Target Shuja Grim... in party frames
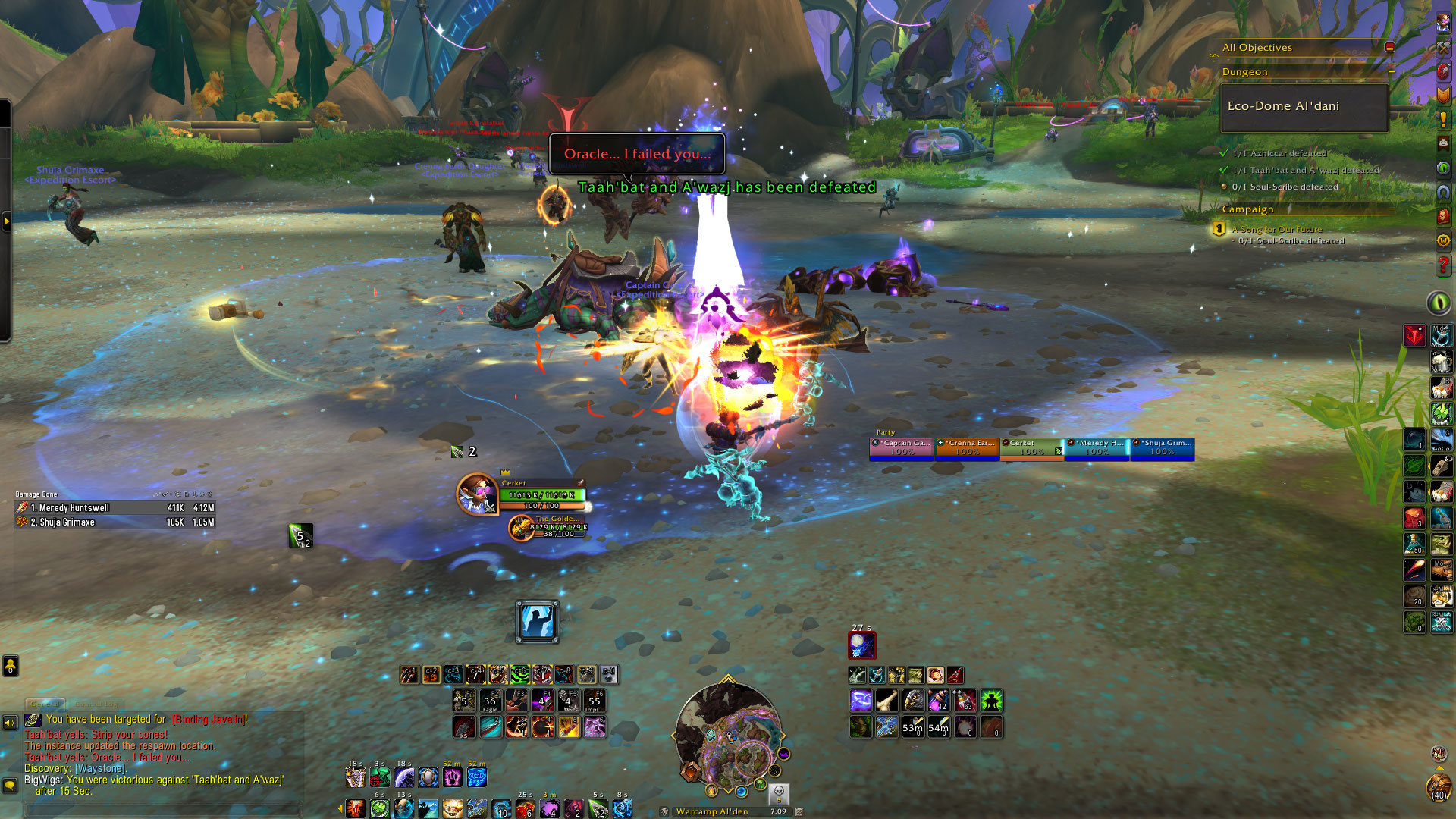The image size is (1456, 819). click(1162, 447)
